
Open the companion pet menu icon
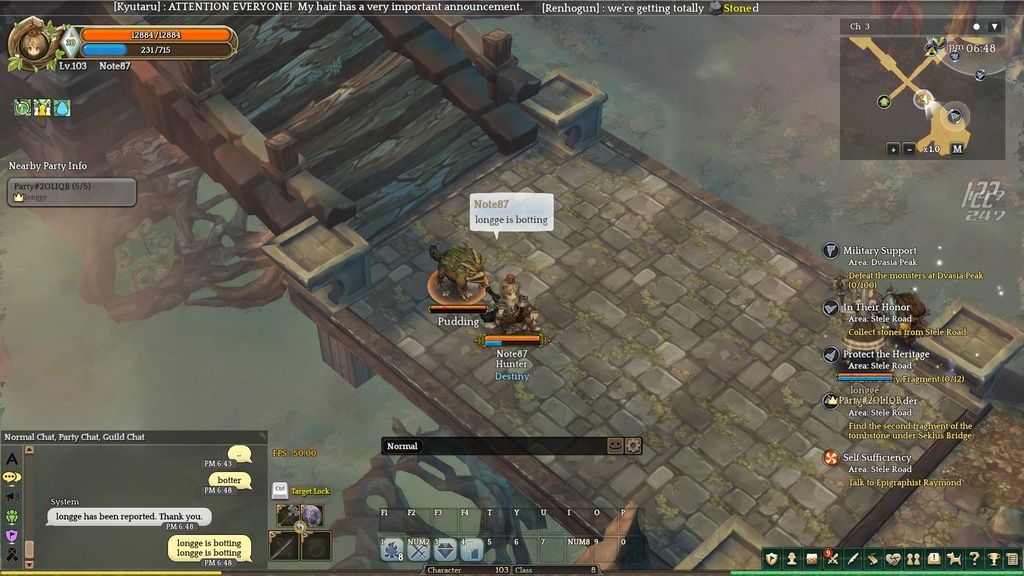click(x=953, y=558)
